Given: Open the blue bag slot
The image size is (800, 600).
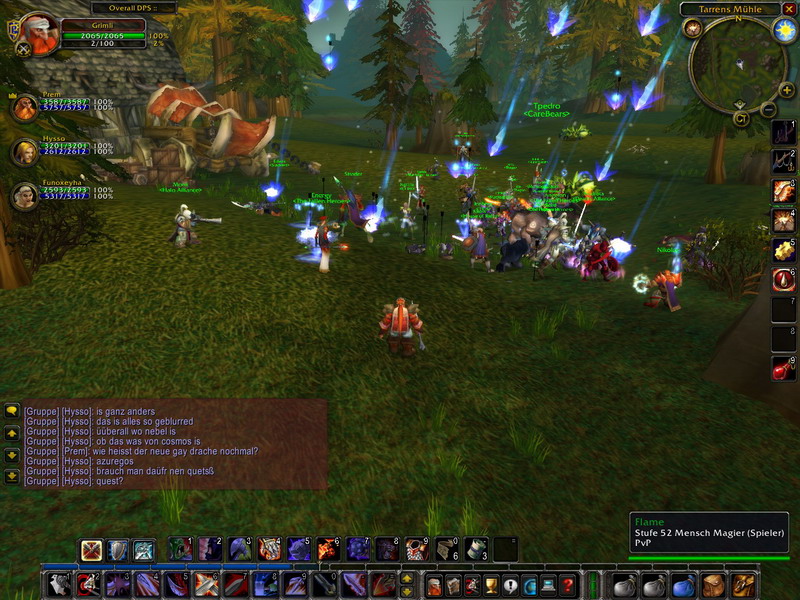Looking at the screenshot, I should pos(683,585).
